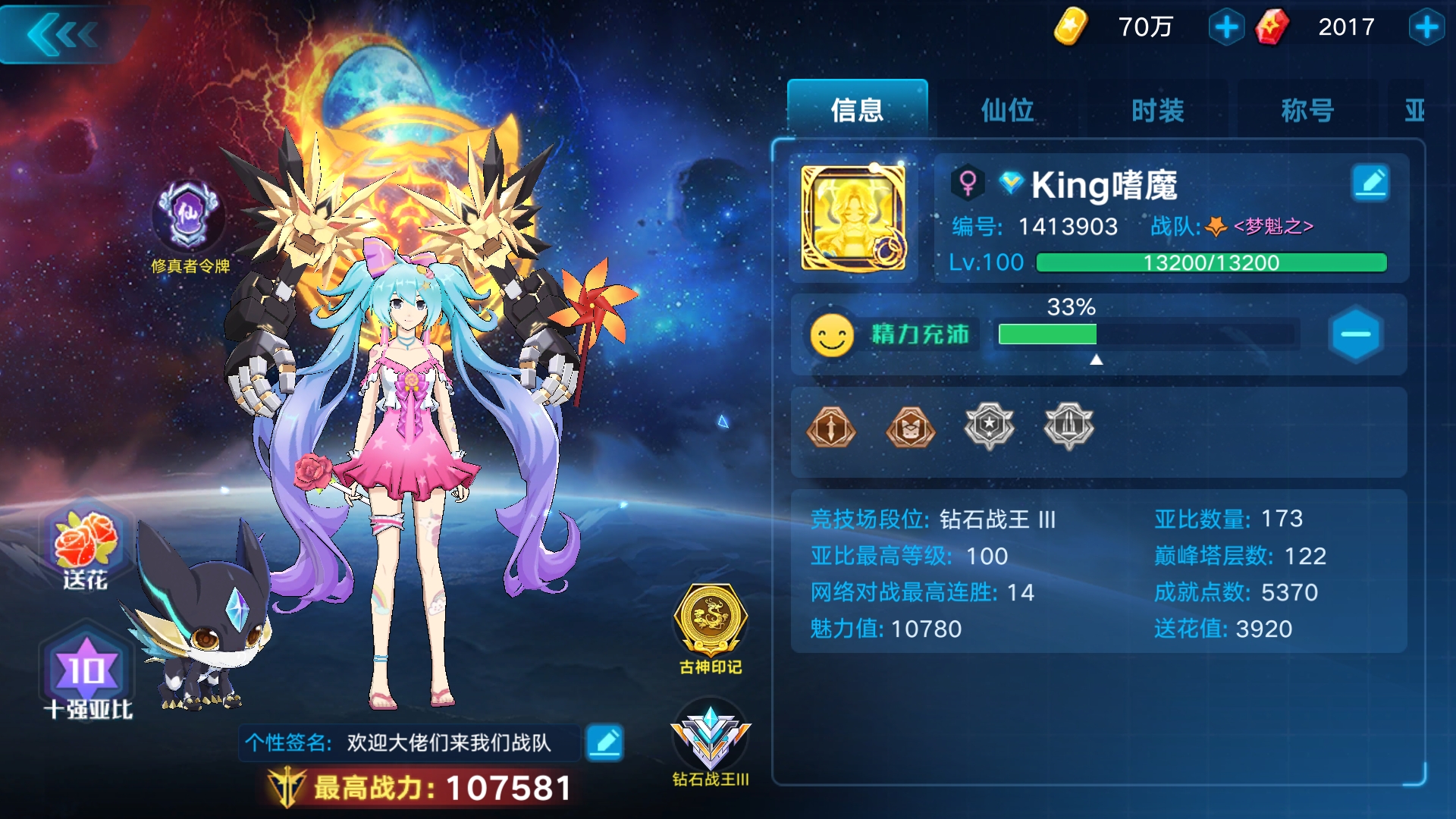Viewport: 1456px width, 819px height.
Task: Click the red diamond currency icon
Action: 1272,25
